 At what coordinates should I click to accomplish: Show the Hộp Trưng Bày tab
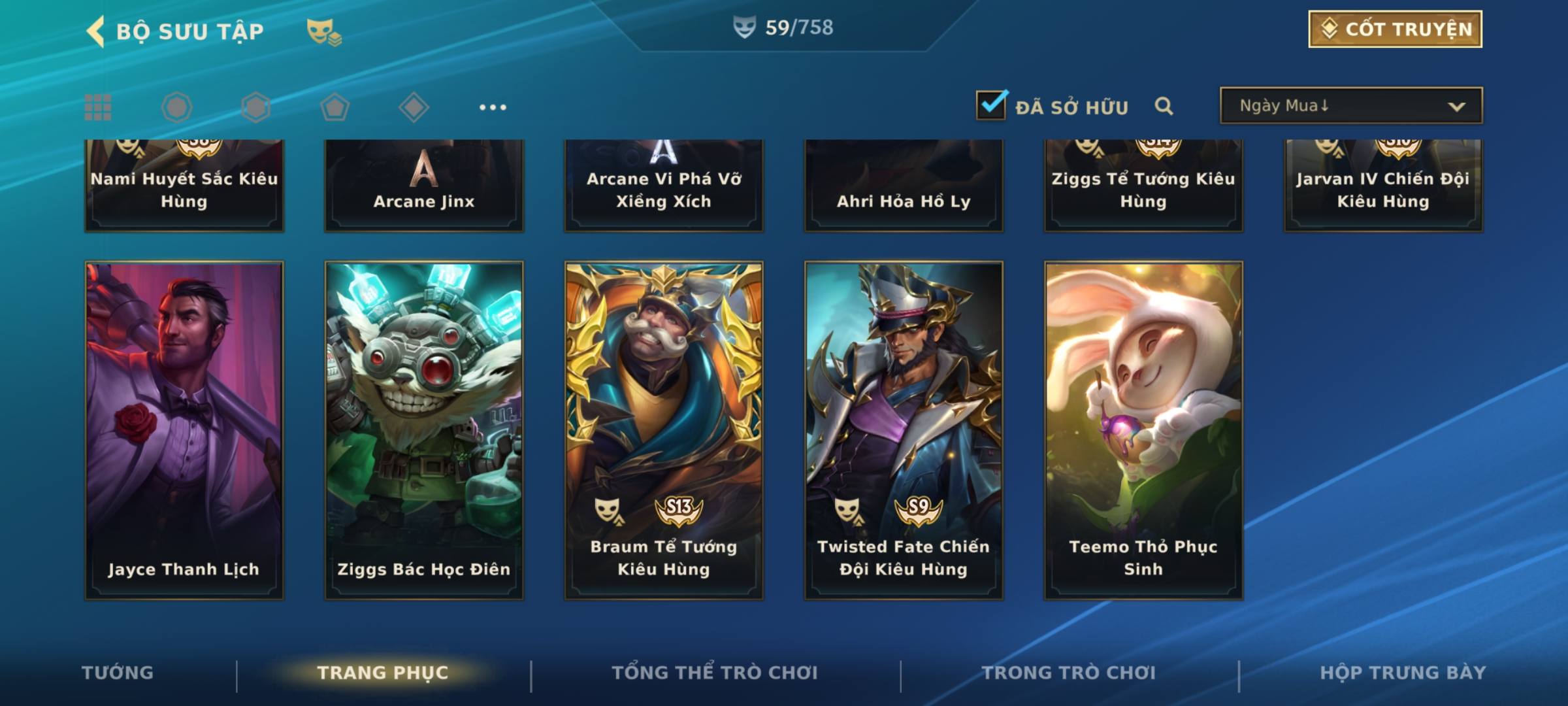1403,673
